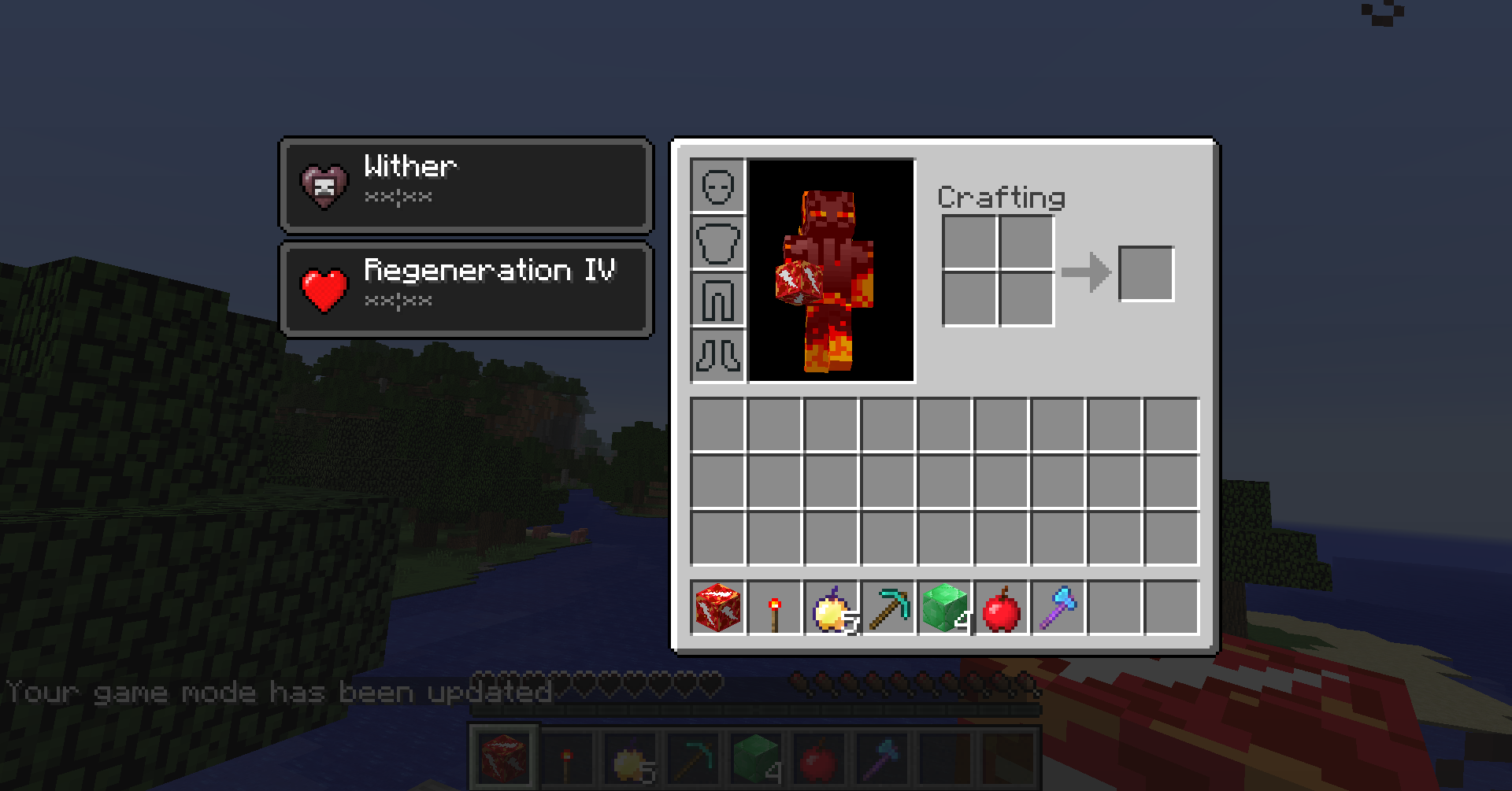This screenshot has height=791, width=1512.
Task: Grab the diamond pickaxe from inventory
Action: (888, 608)
